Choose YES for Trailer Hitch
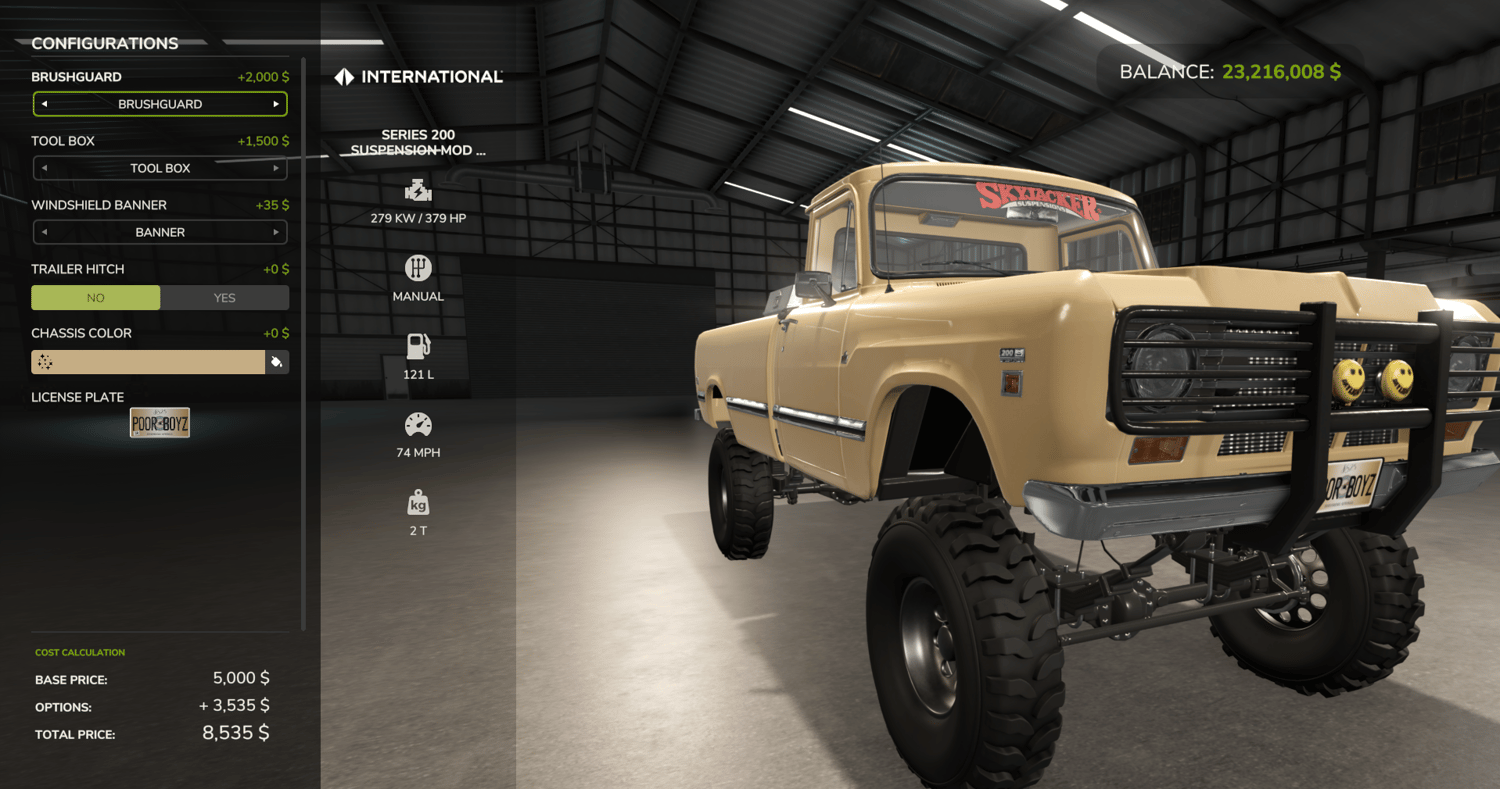 pyautogui.click(x=225, y=298)
